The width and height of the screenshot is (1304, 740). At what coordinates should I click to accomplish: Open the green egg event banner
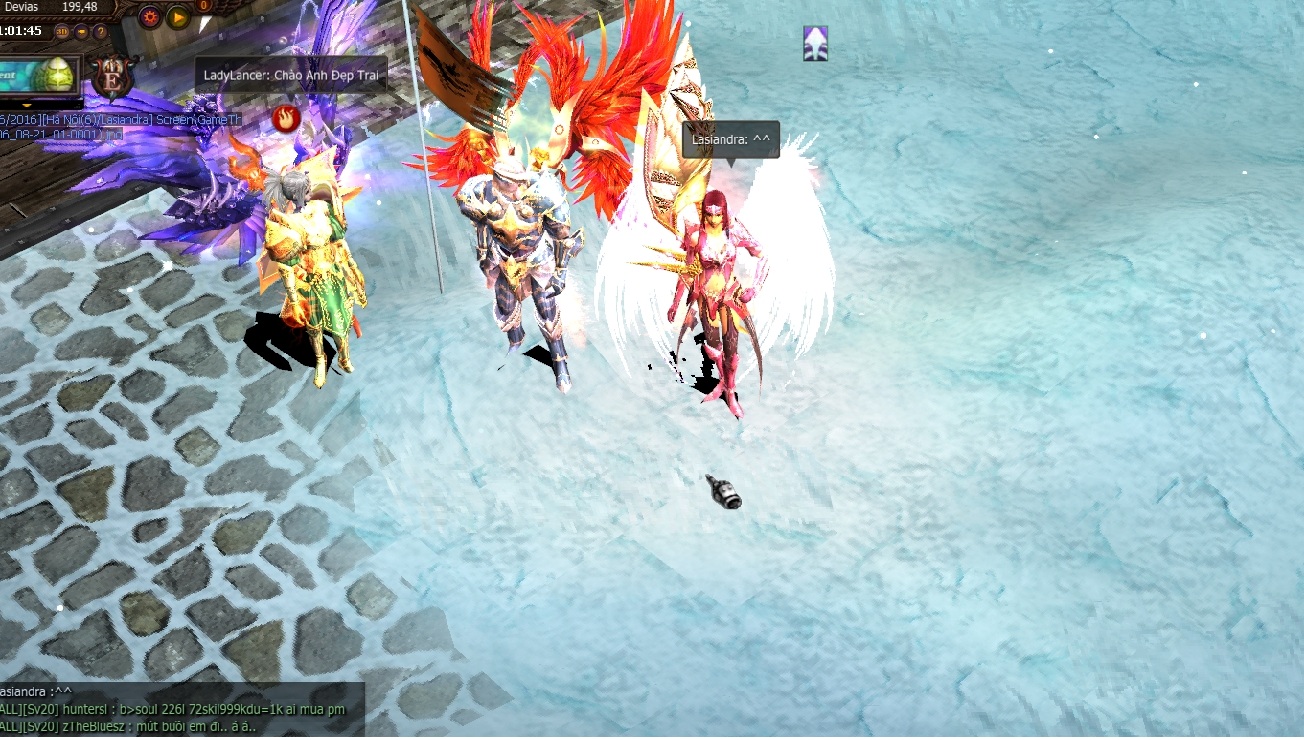pyautogui.click(x=40, y=75)
